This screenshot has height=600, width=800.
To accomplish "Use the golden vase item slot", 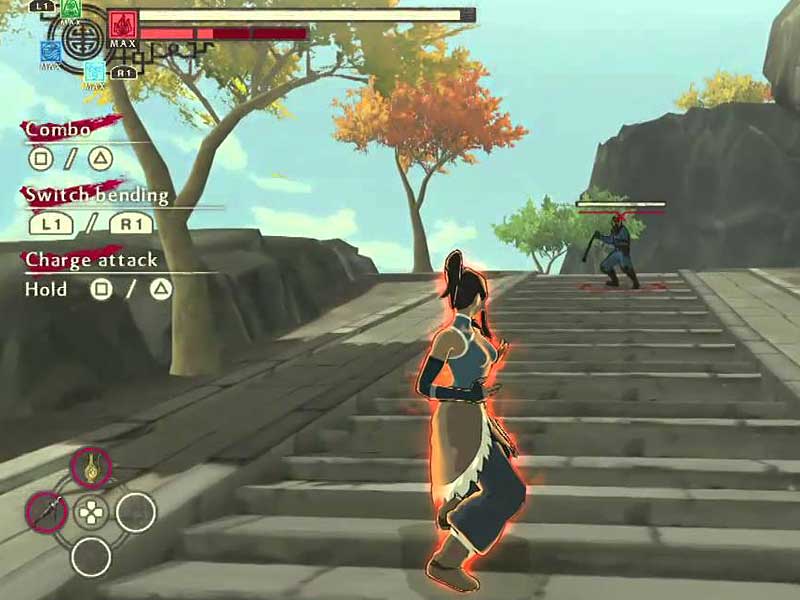I will (x=91, y=467).
